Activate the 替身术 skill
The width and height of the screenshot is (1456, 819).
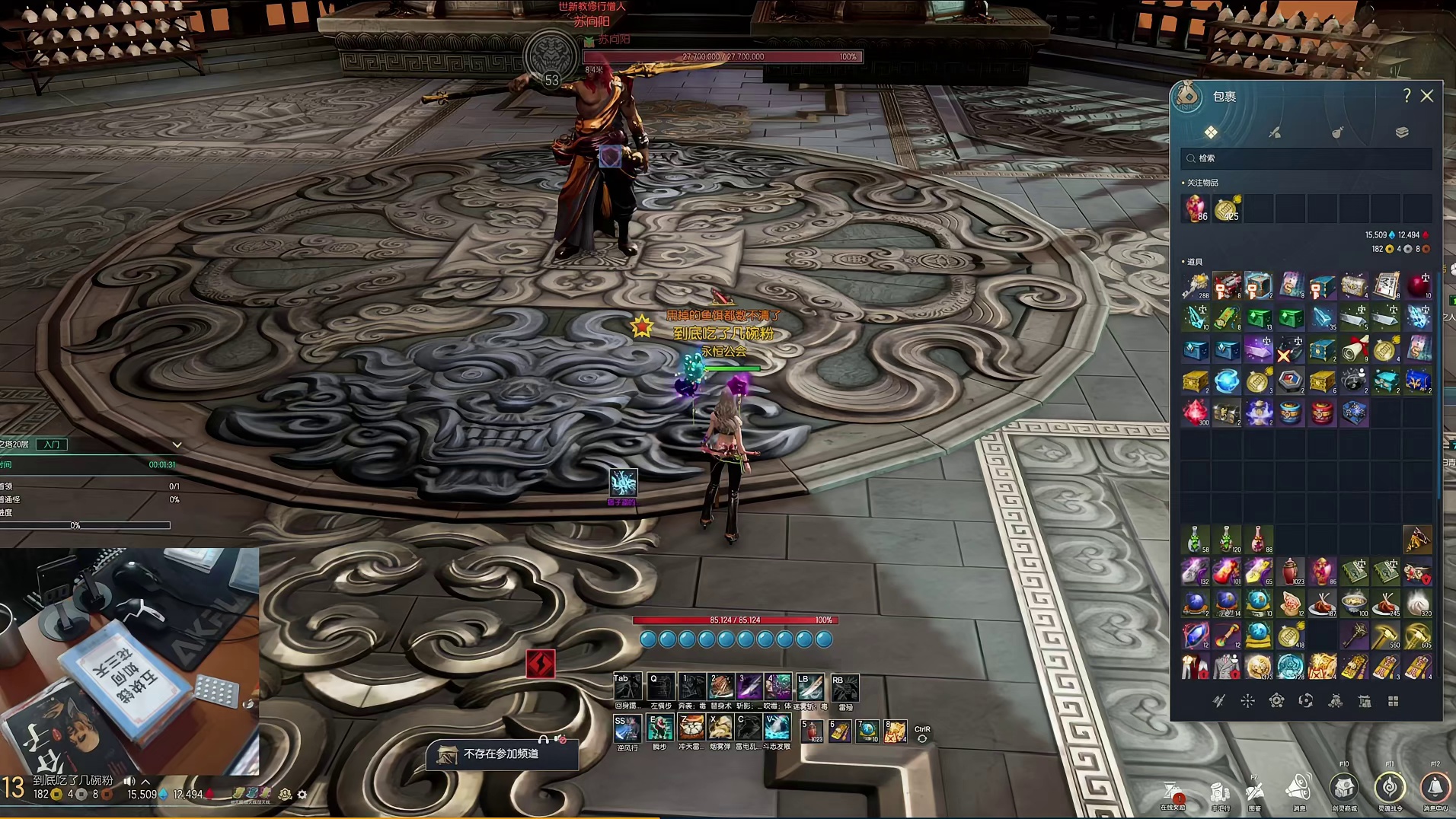(x=720, y=687)
